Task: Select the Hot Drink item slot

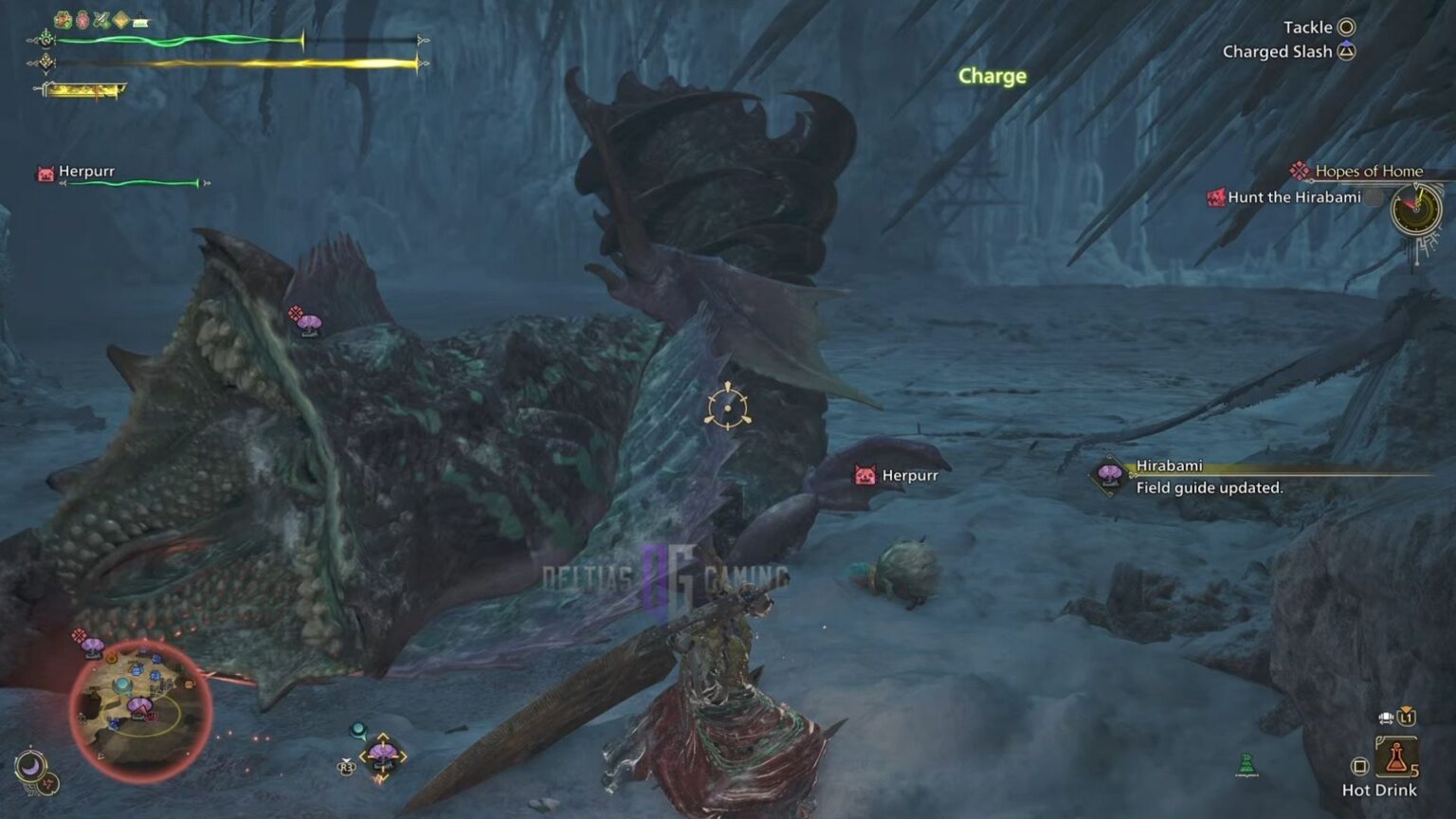Action: click(x=1396, y=755)
